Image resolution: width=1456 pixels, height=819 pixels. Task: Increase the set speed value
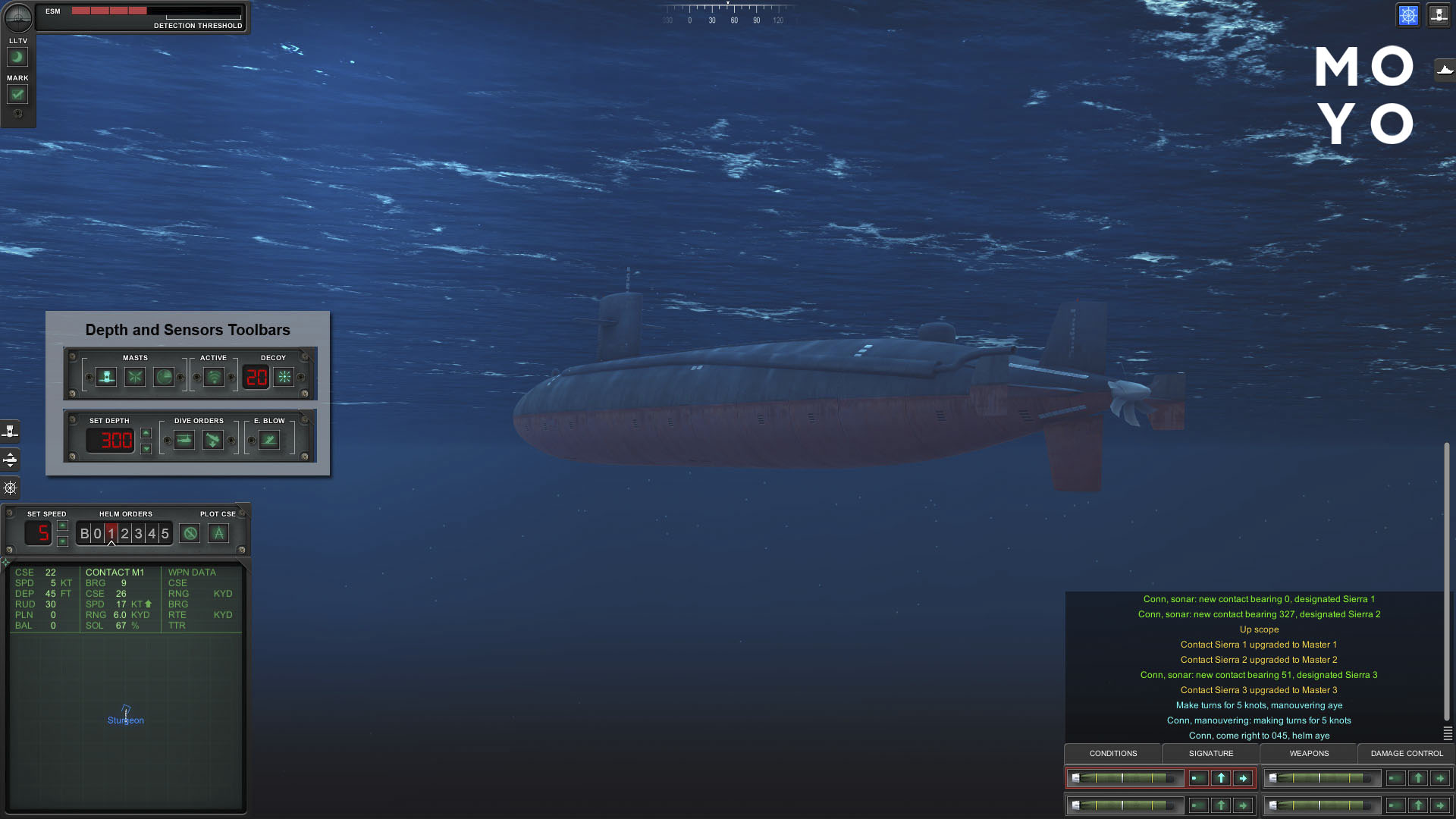coord(63,526)
